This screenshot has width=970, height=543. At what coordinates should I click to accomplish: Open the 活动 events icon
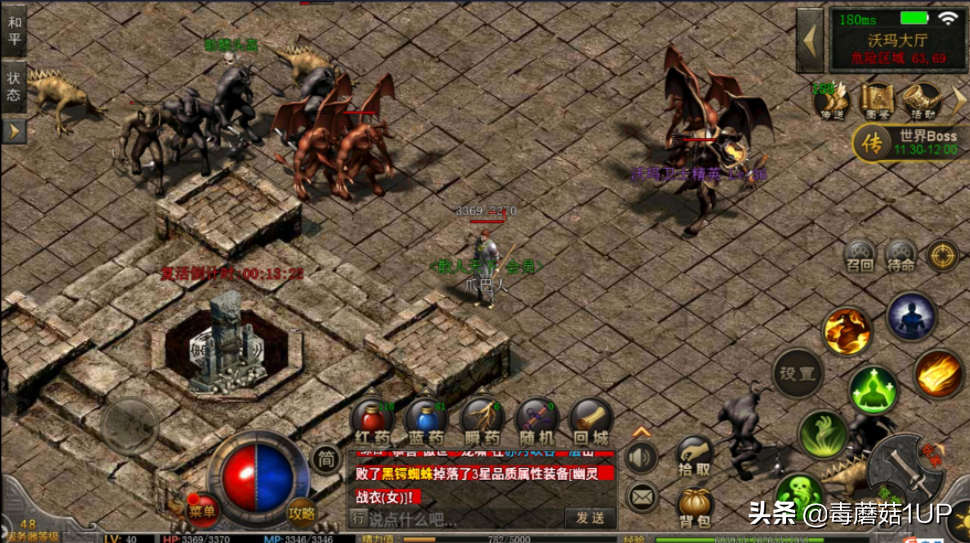coord(918,101)
